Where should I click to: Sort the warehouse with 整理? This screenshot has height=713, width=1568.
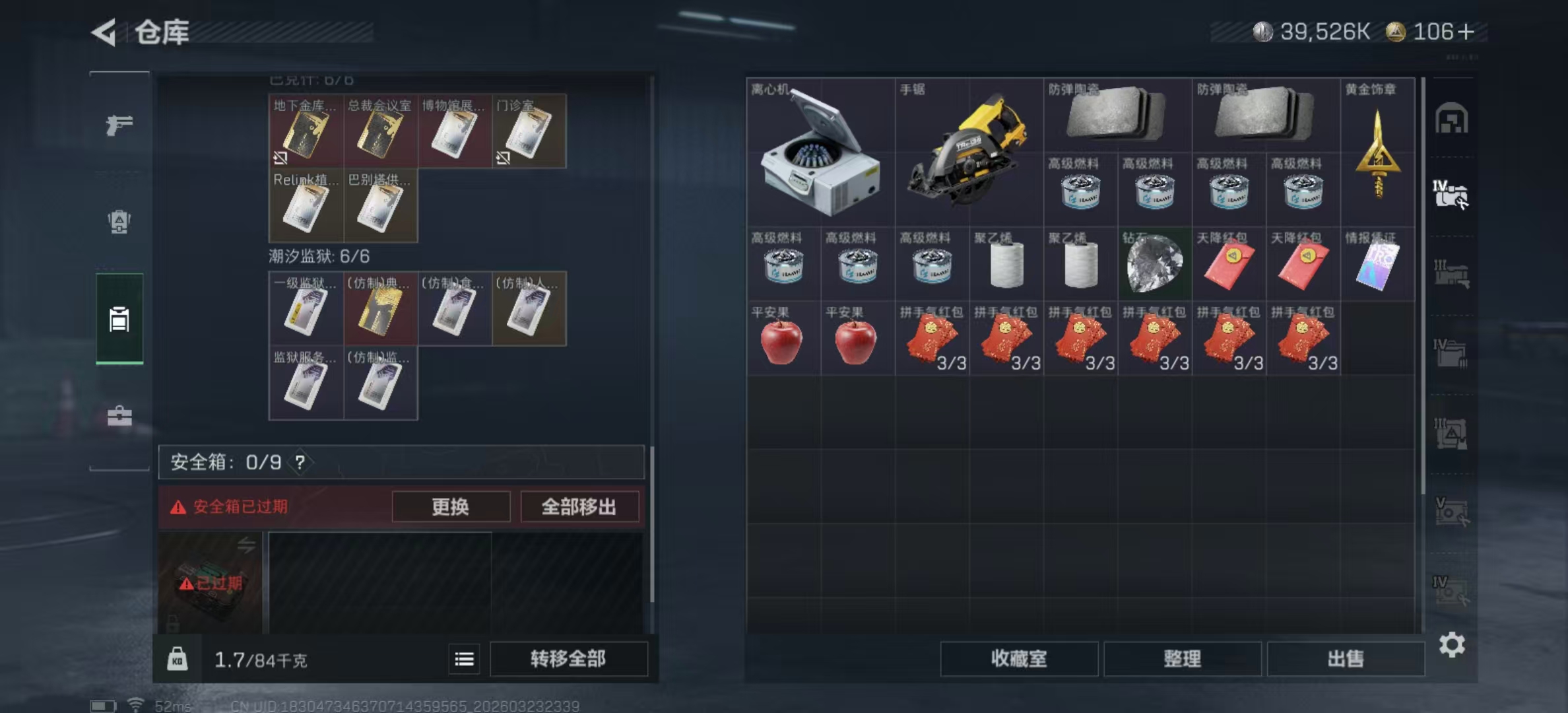click(x=1182, y=659)
